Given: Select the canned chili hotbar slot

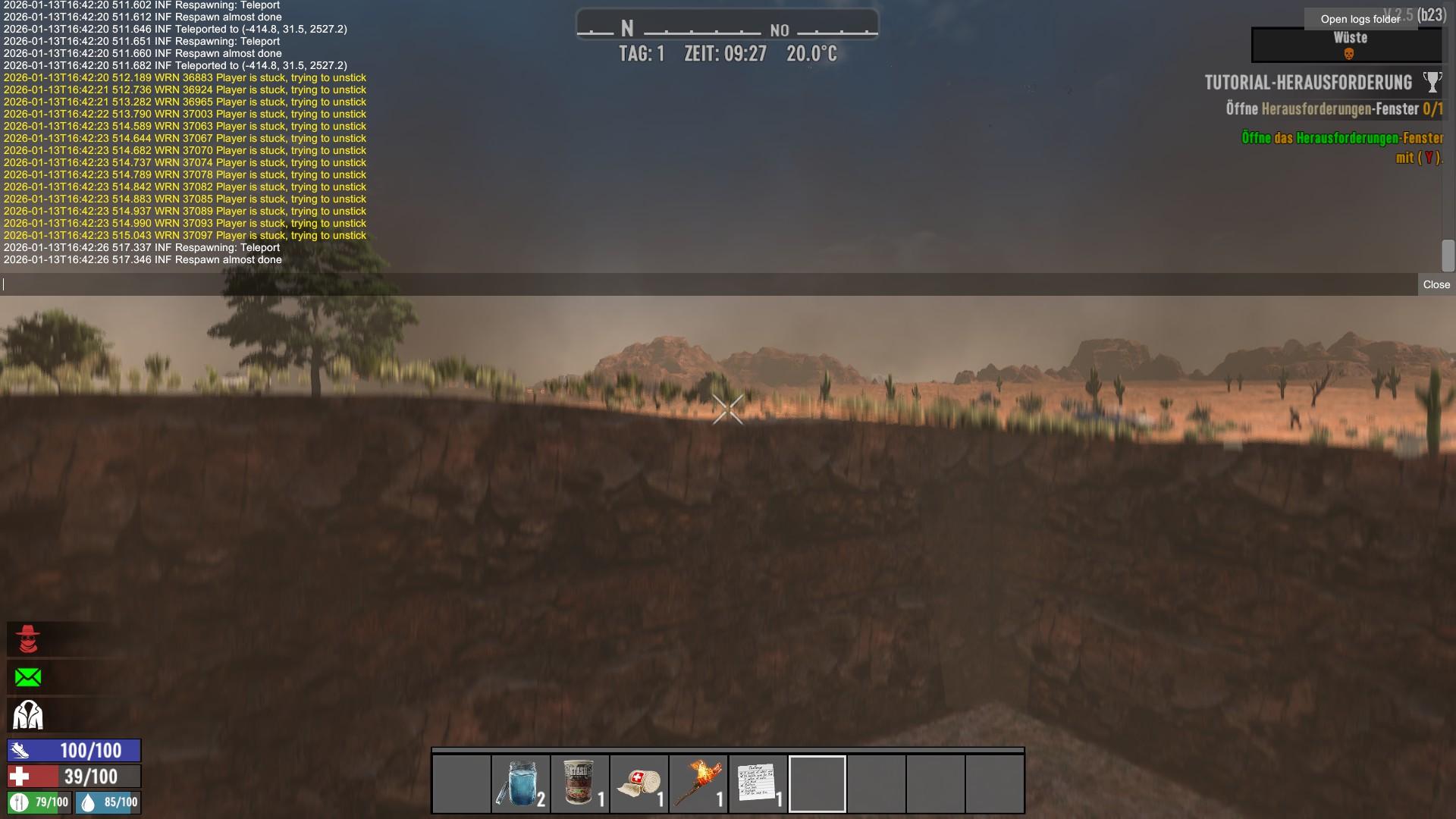Looking at the screenshot, I should click(579, 784).
